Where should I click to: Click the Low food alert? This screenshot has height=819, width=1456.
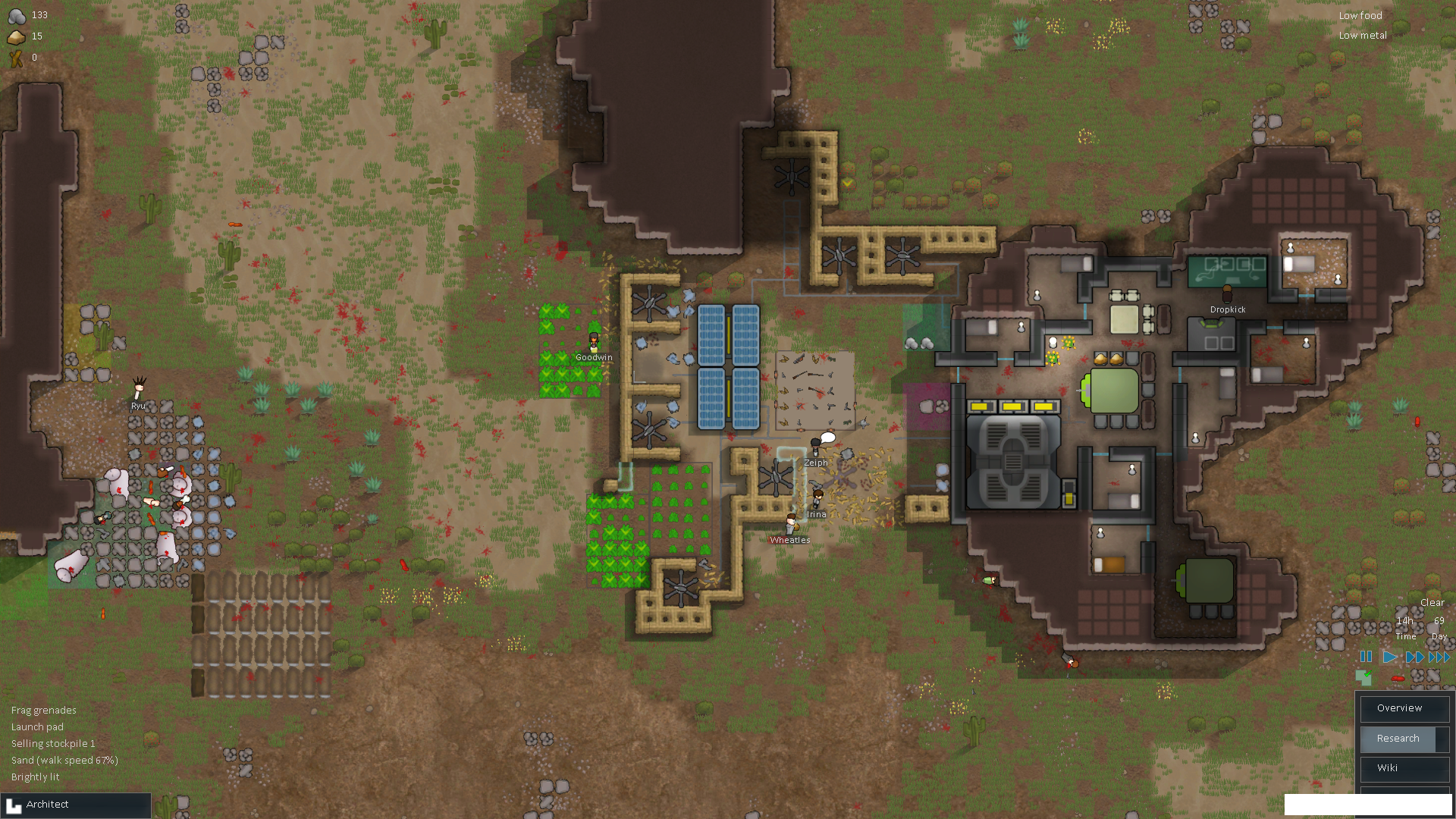pos(1360,15)
